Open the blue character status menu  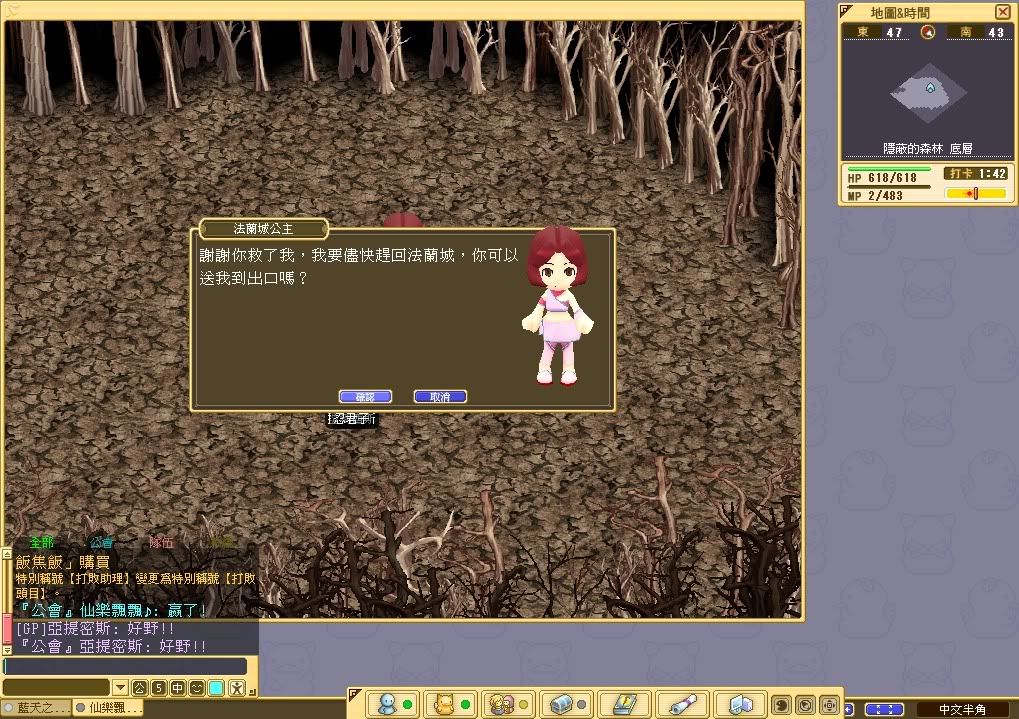pyautogui.click(x=386, y=705)
